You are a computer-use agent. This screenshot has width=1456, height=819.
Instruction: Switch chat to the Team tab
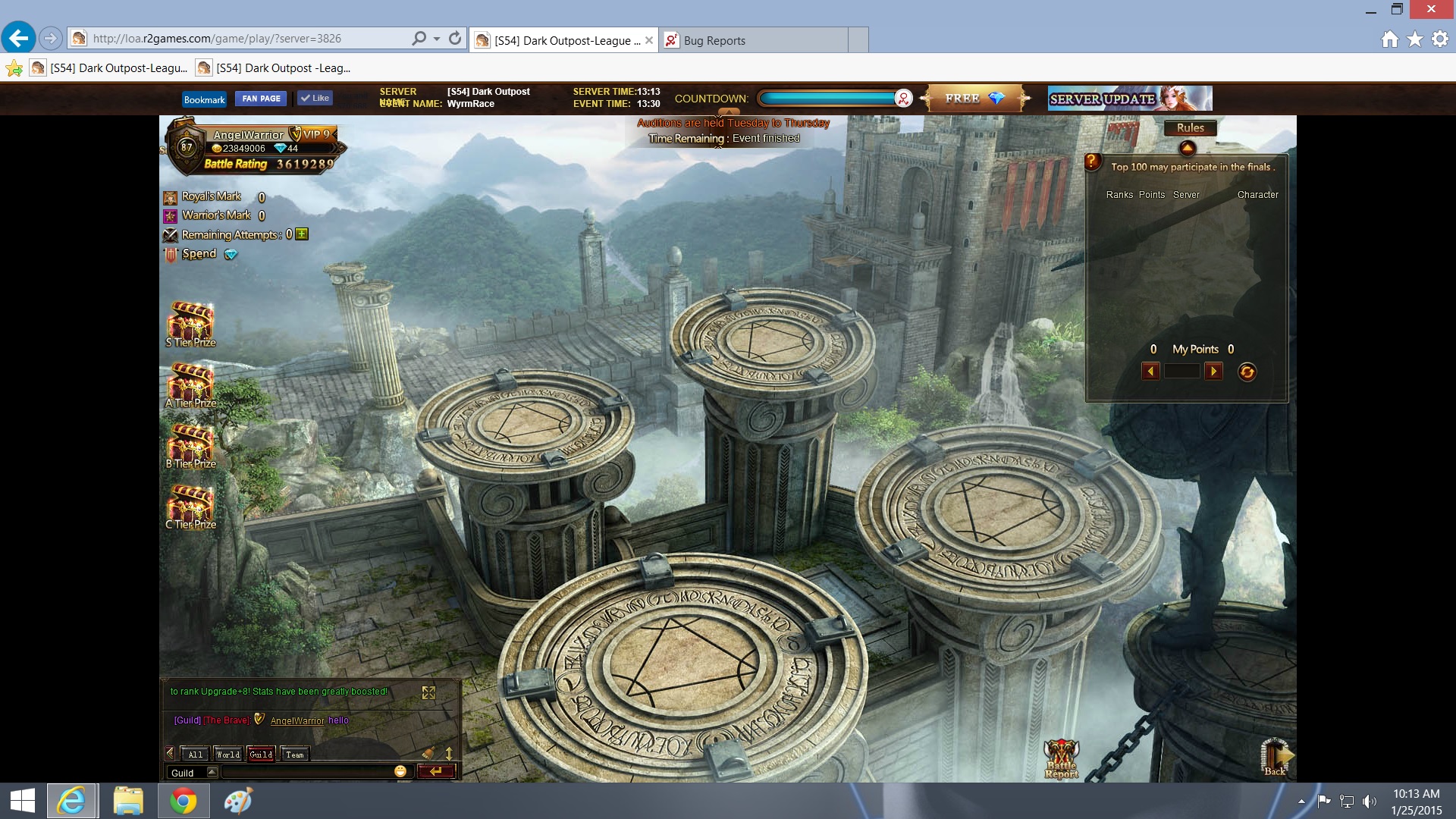[295, 755]
